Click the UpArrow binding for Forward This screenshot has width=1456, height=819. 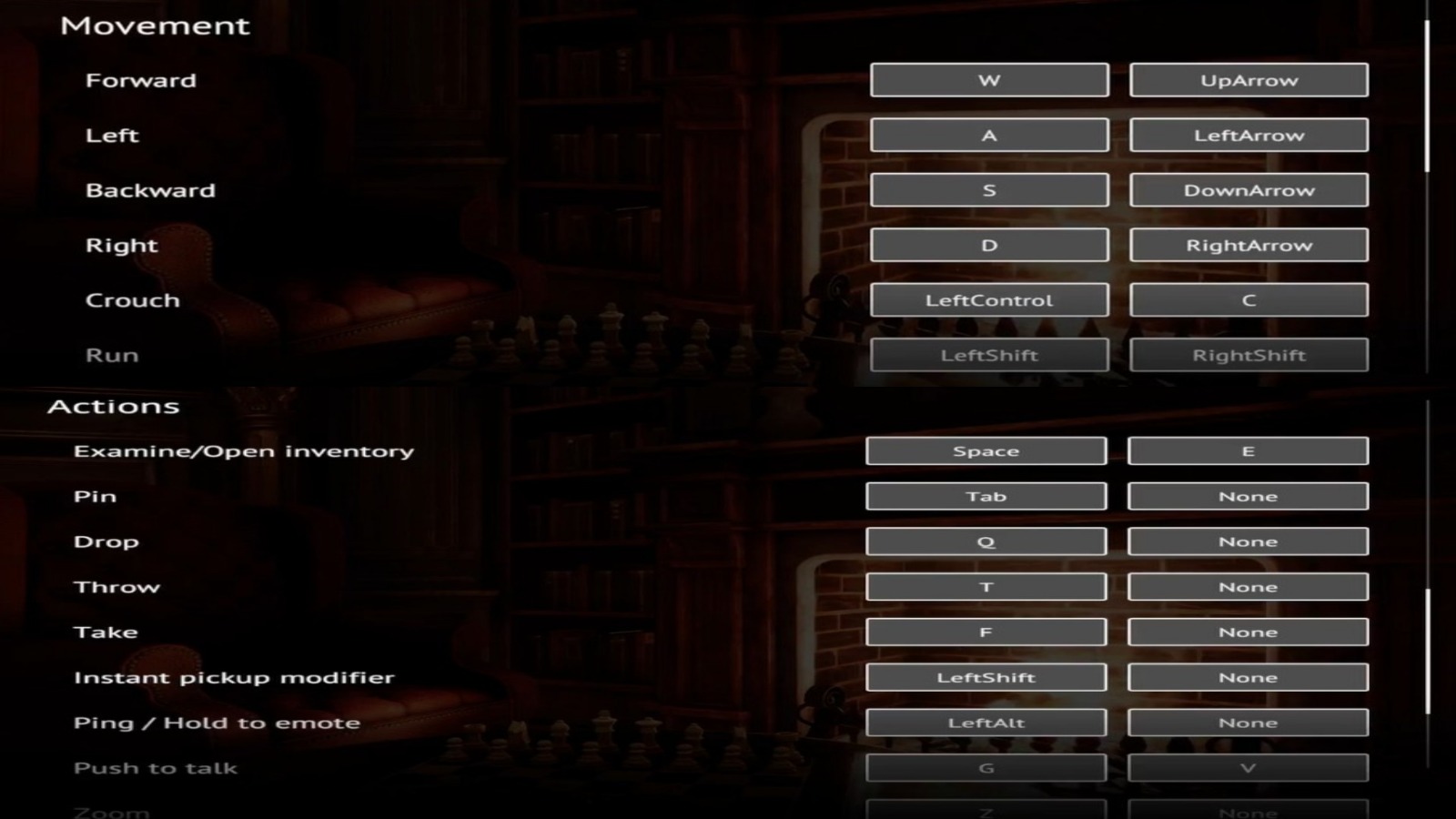(1249, 80)
